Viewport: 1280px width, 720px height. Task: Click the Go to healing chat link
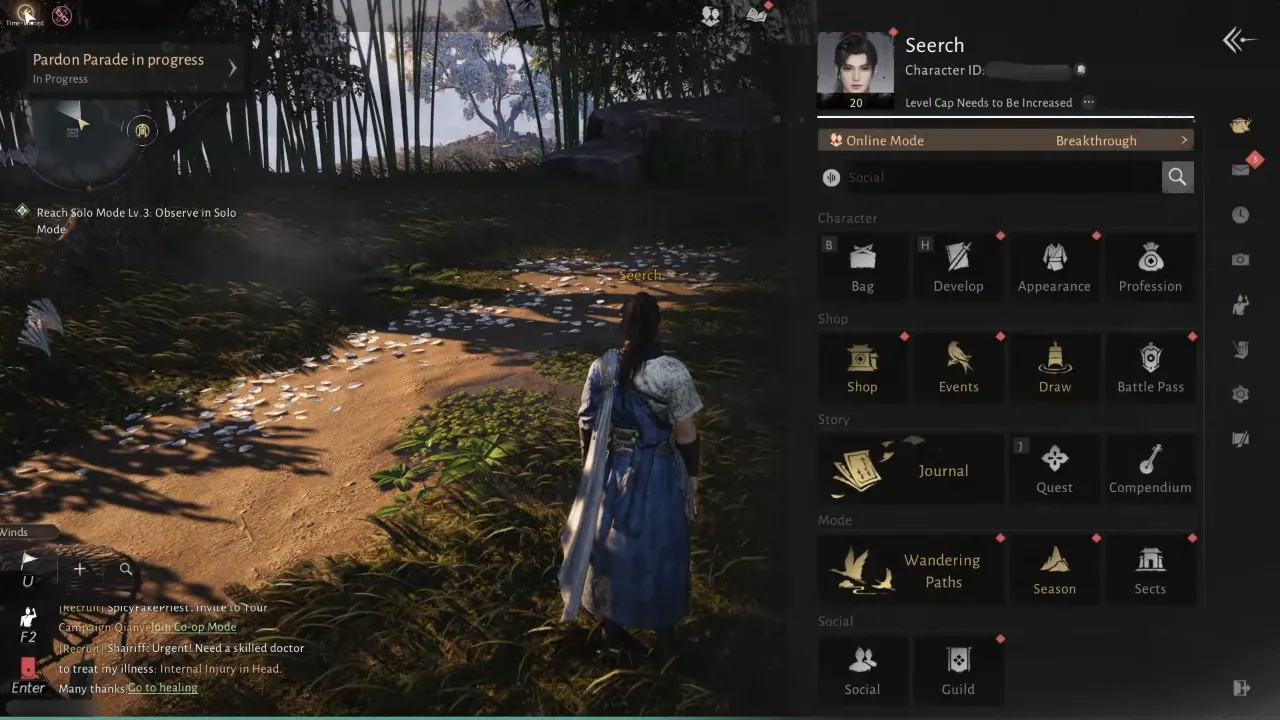point(161,687)
